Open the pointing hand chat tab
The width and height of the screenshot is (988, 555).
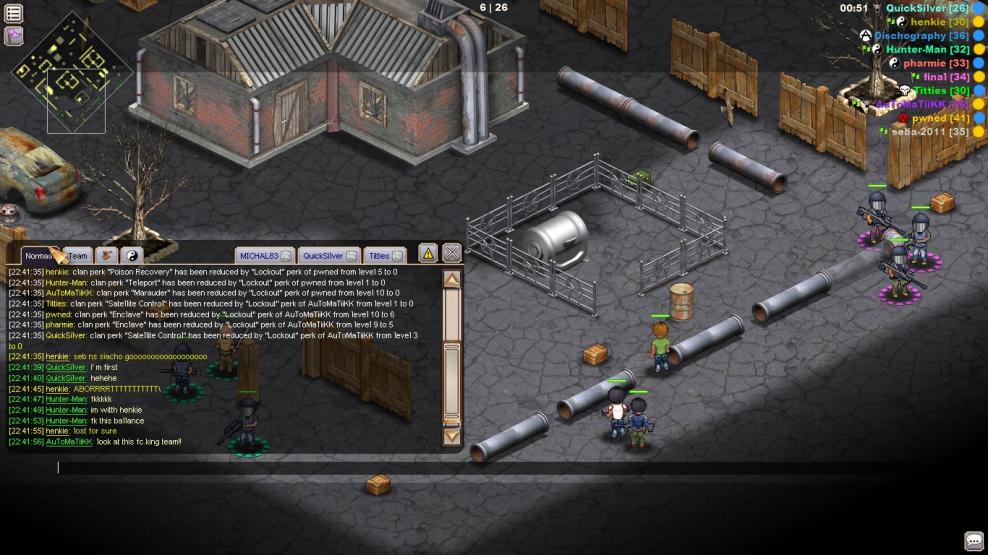(106, 256)
